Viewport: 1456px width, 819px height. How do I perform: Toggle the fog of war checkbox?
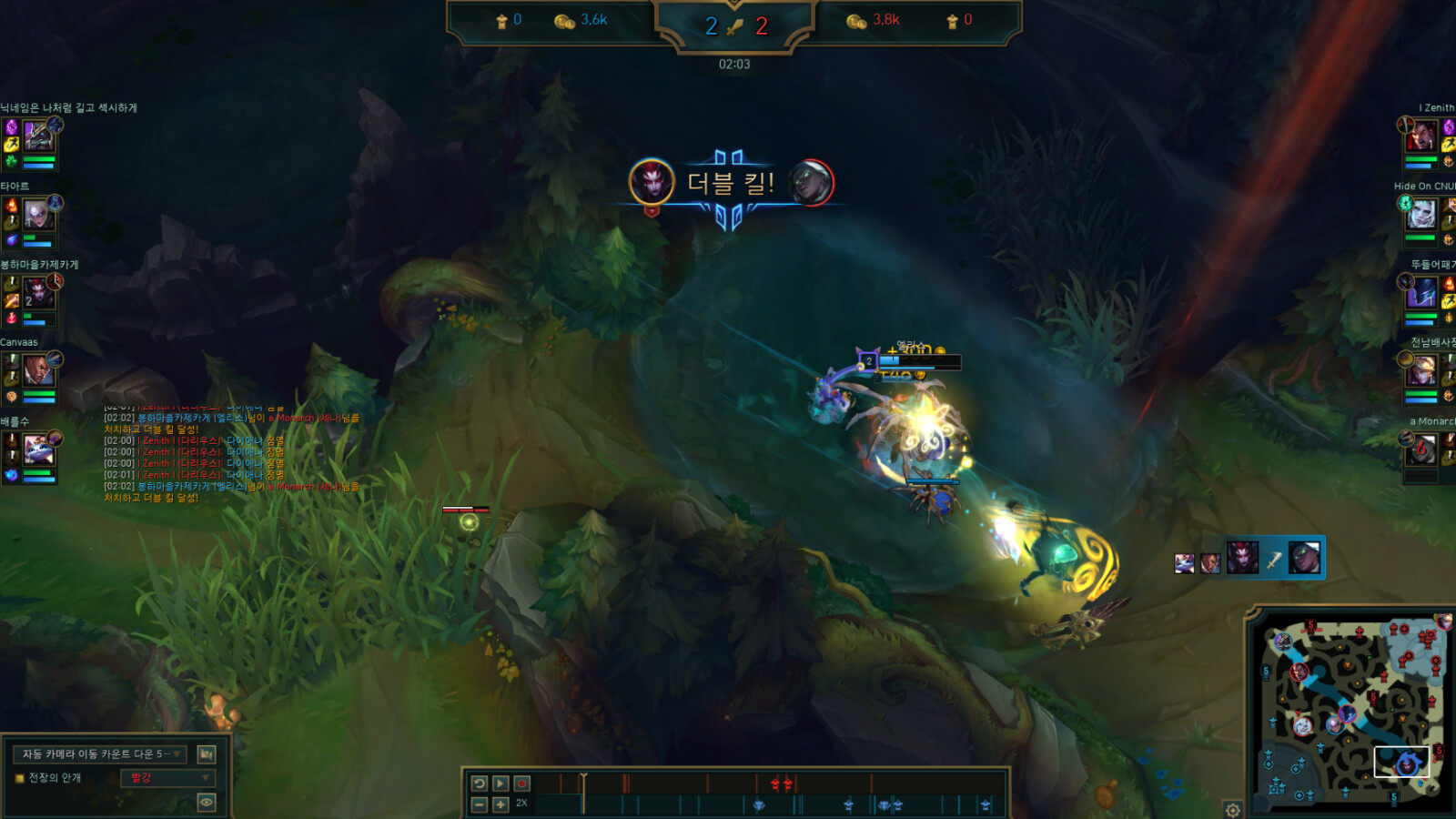click(x=20, y=778)
